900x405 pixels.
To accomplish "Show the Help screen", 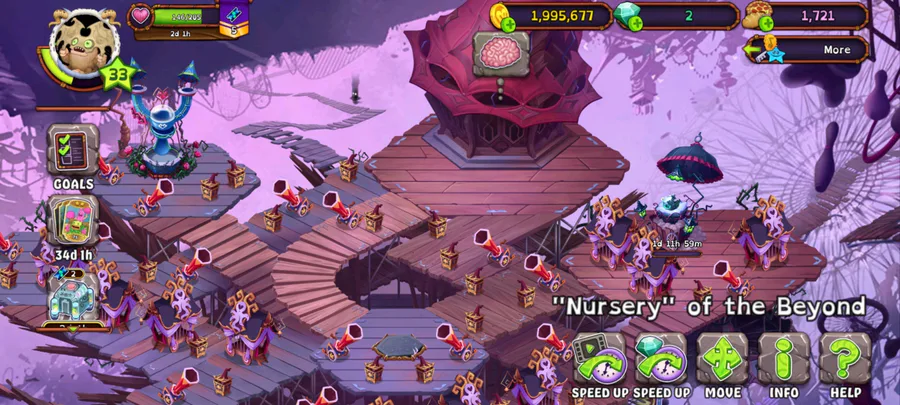I will pos(845,360).
